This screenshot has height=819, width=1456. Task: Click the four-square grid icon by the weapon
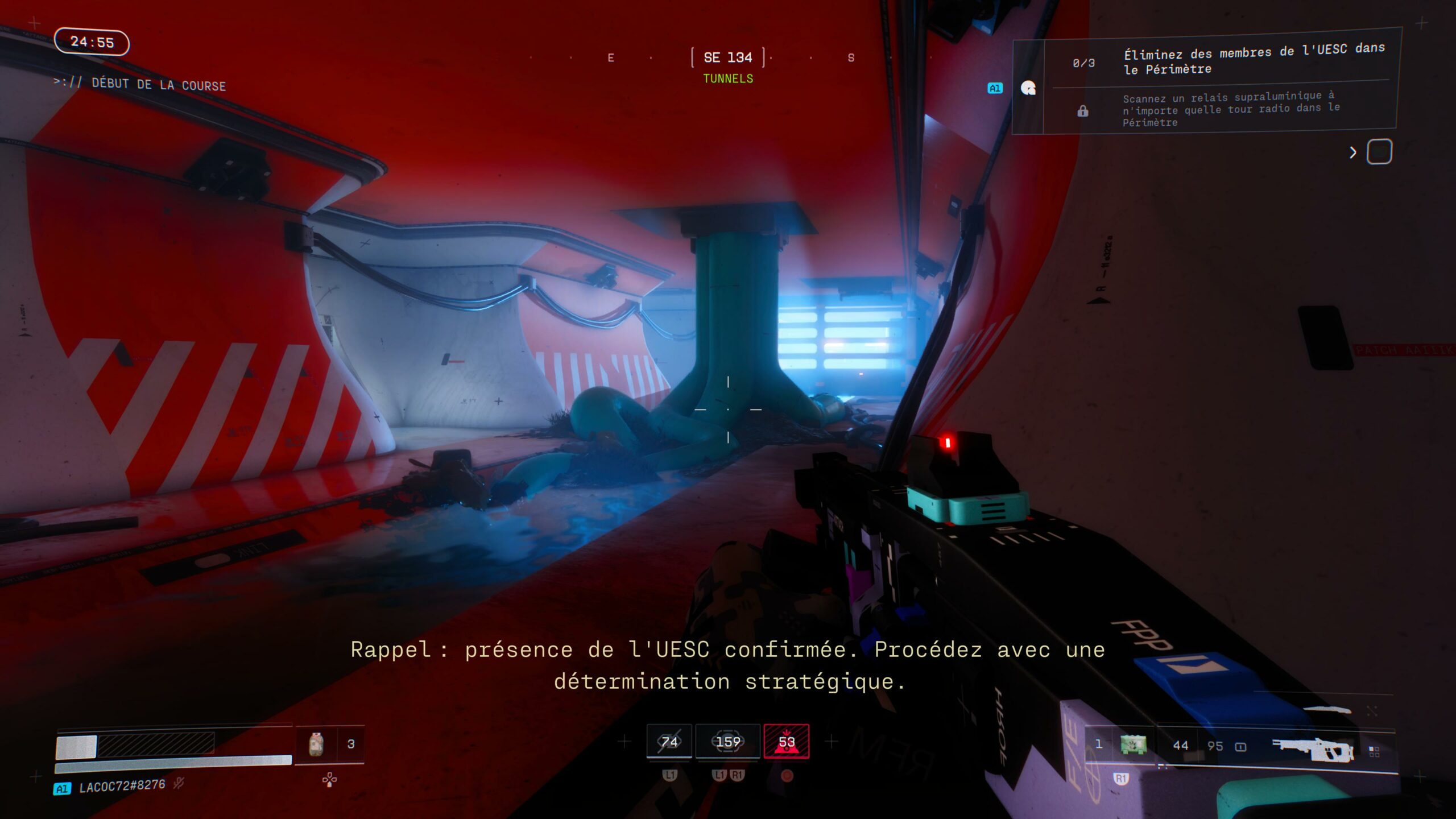pos(1374,752)
